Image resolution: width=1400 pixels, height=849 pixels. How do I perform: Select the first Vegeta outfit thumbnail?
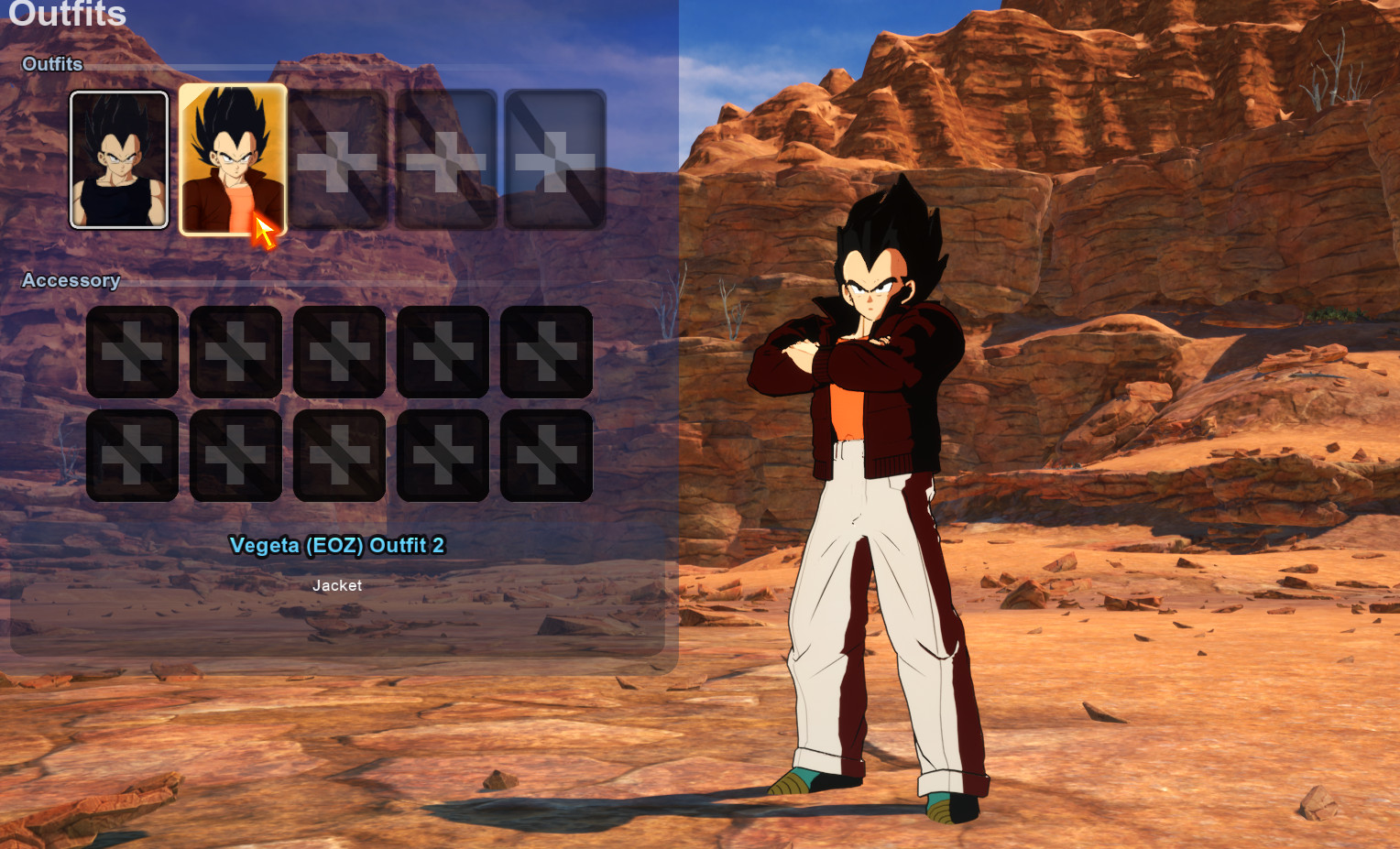click(x=119, y=159)
